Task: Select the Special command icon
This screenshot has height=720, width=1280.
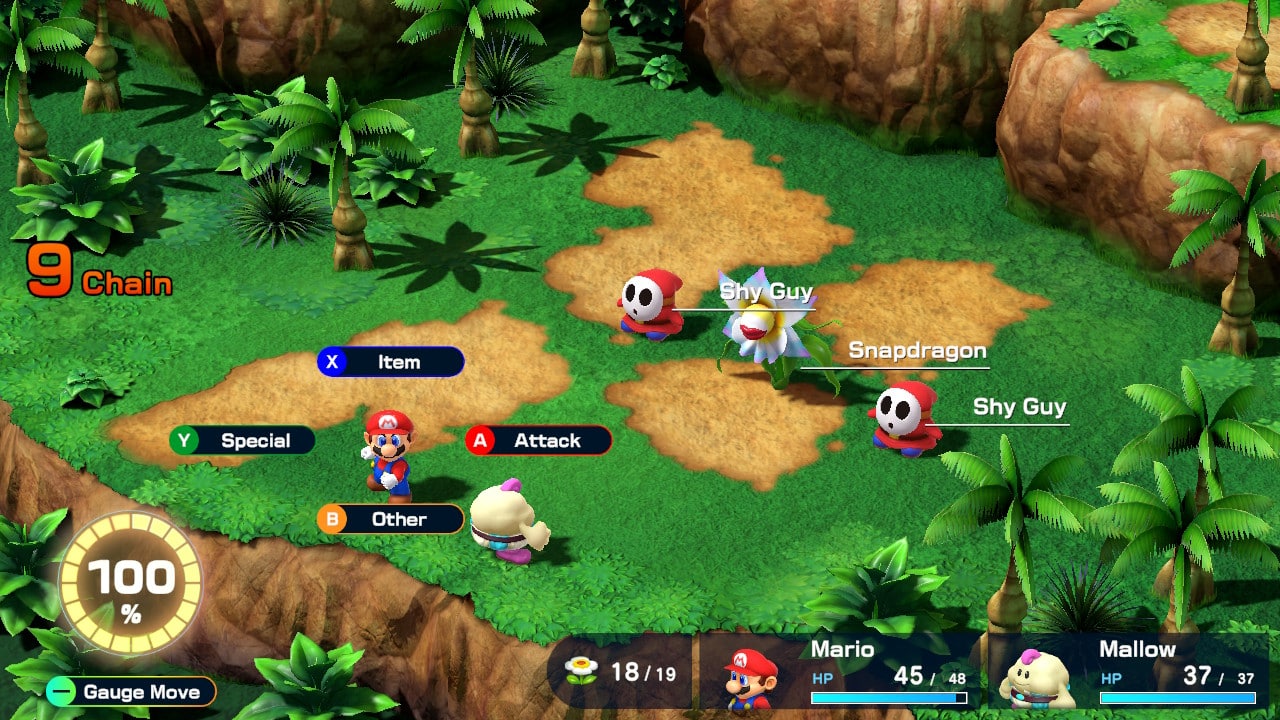Action: point(240,440)
